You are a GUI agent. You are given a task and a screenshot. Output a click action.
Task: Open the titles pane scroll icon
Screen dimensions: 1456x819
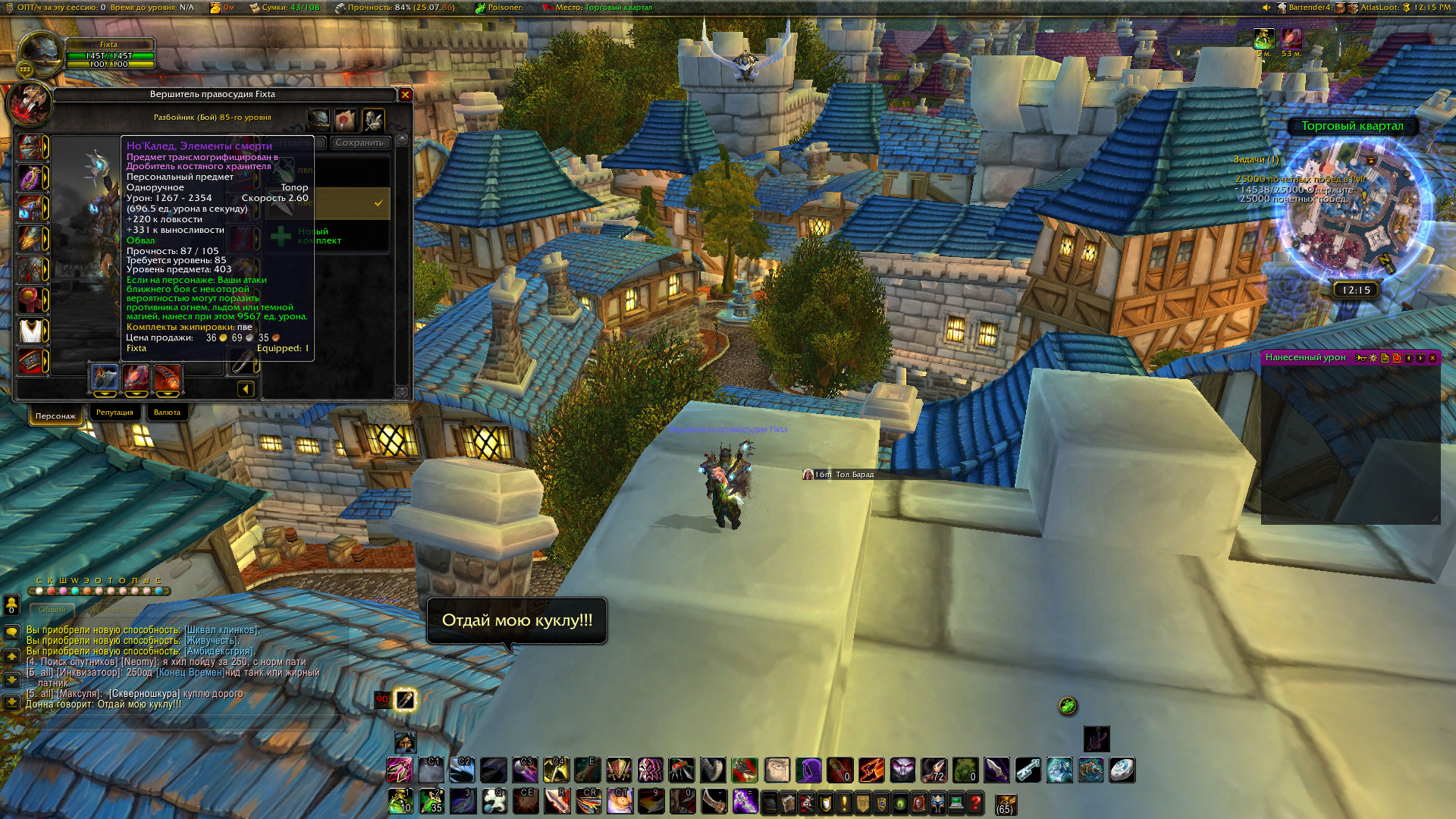click(x=346, y=119)
